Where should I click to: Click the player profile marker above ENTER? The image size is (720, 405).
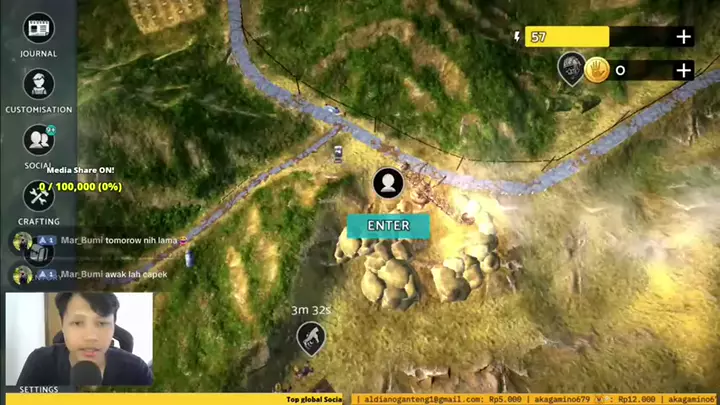pyautogui.click(x=388, y=183)
